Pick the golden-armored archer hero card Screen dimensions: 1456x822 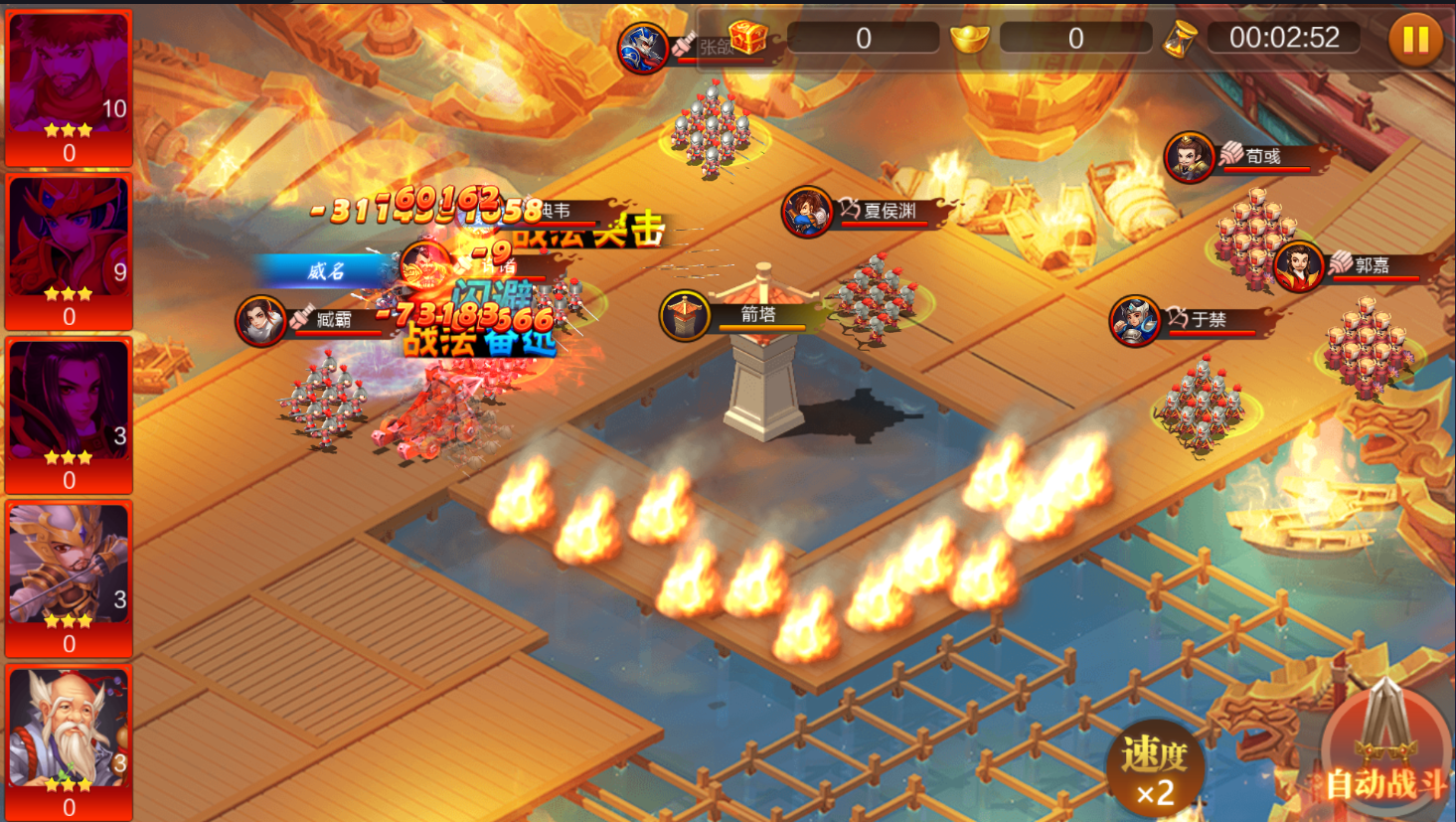point(69,578)
